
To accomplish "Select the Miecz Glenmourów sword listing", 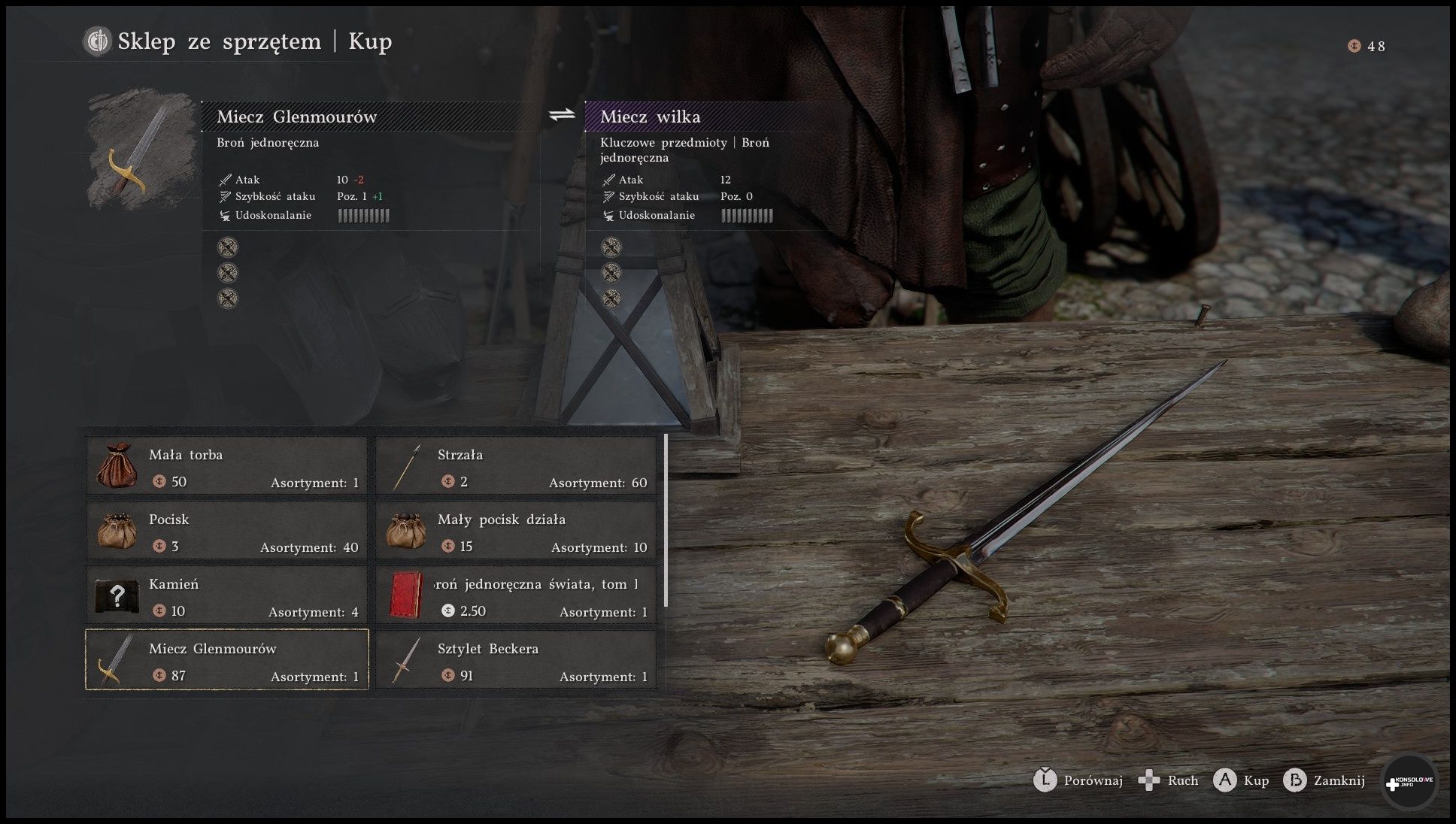I will point(226,660).
